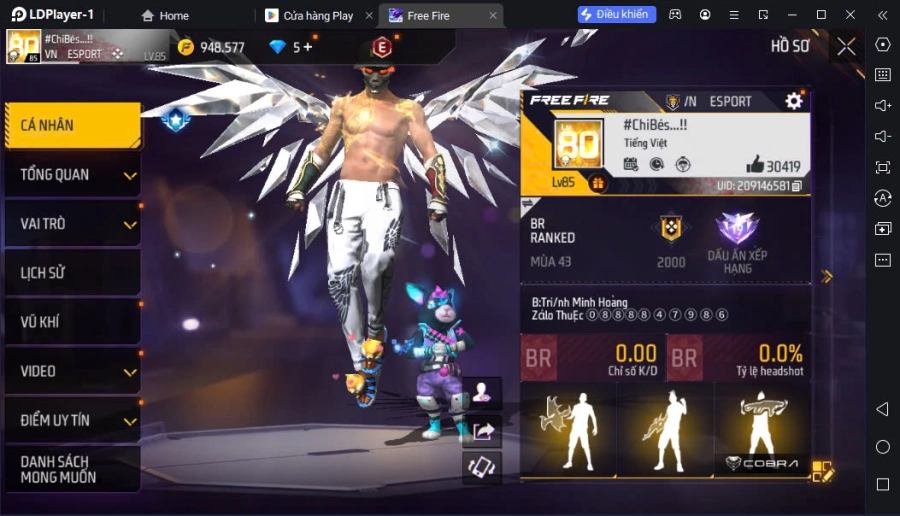Viewport: 900px width, 516px height.
Task: Select the CÁ NHÂN tab
Action: (x=70, y=126)
